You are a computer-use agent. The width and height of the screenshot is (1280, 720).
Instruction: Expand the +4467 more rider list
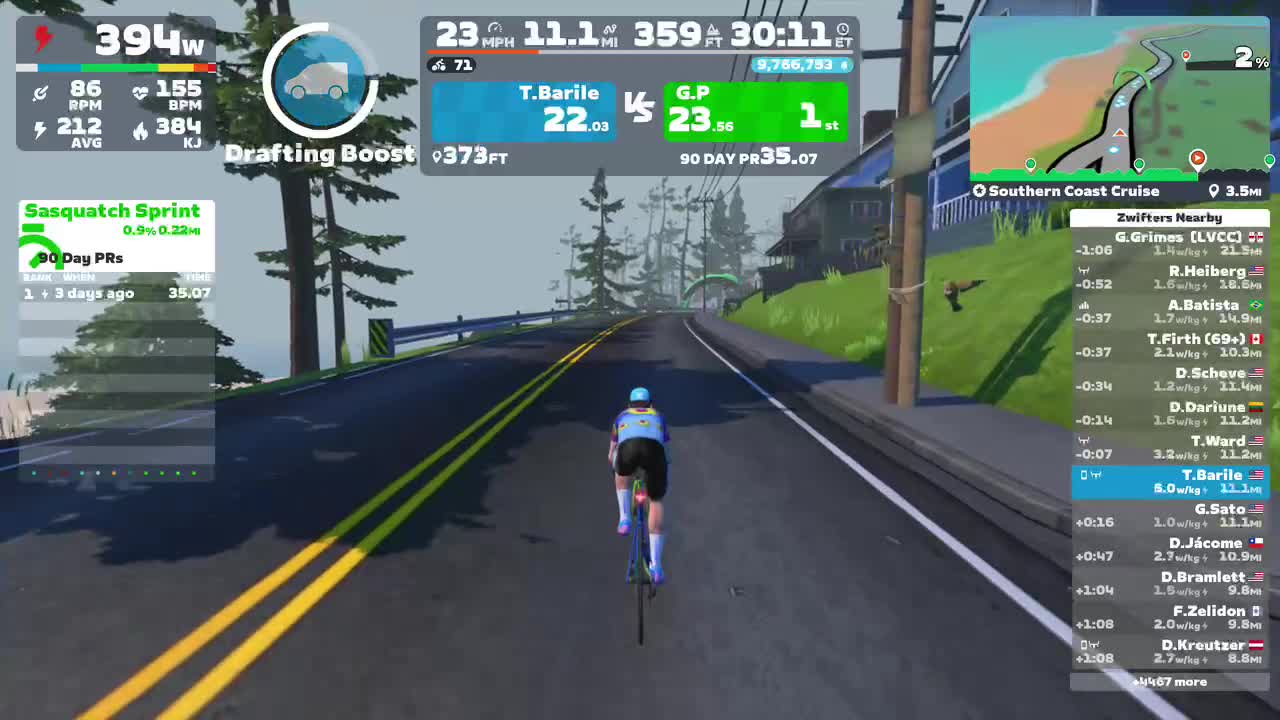pos(1169,681)
